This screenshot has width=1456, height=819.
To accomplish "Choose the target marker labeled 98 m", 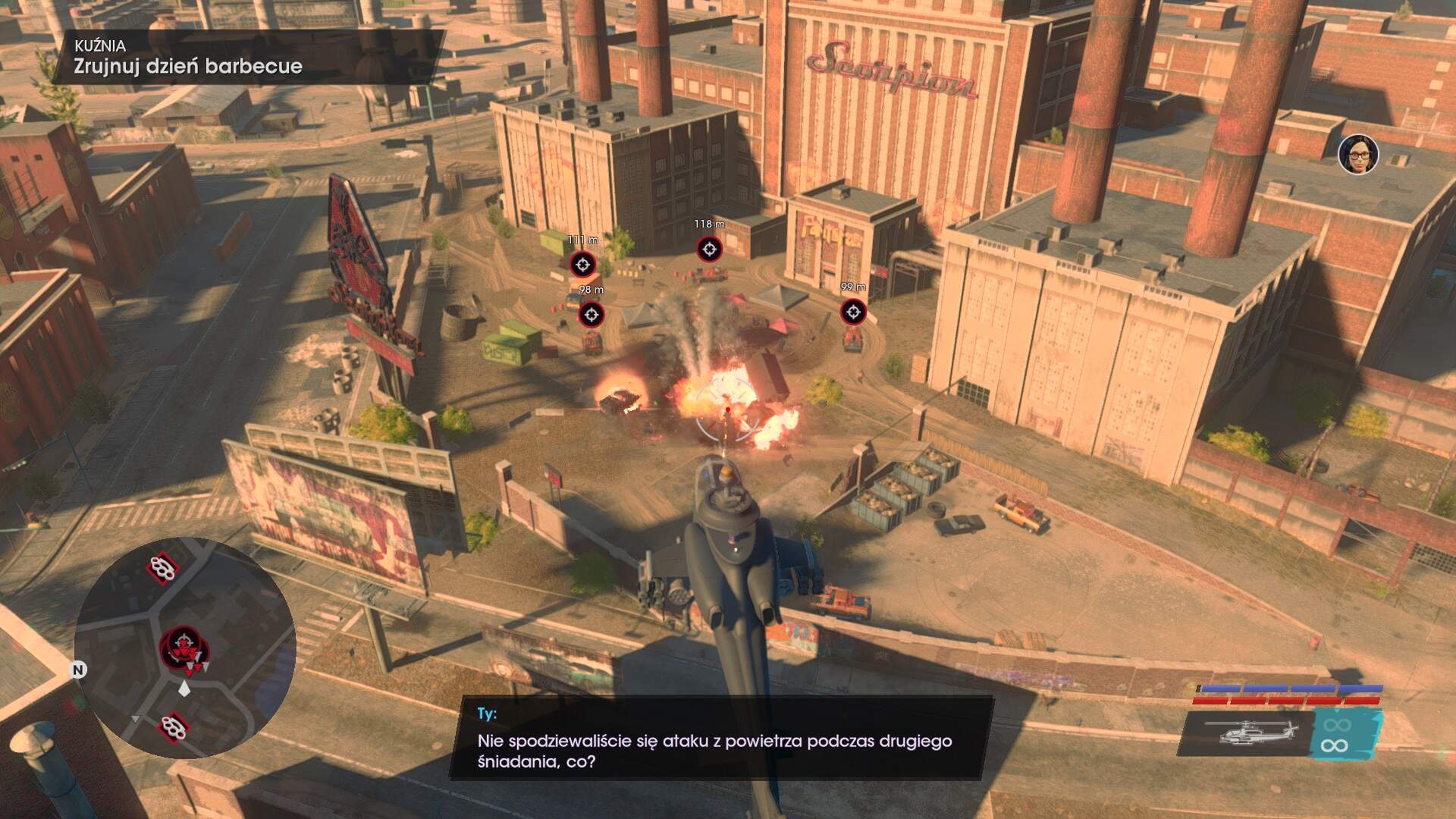I will (x=591, y=314).
